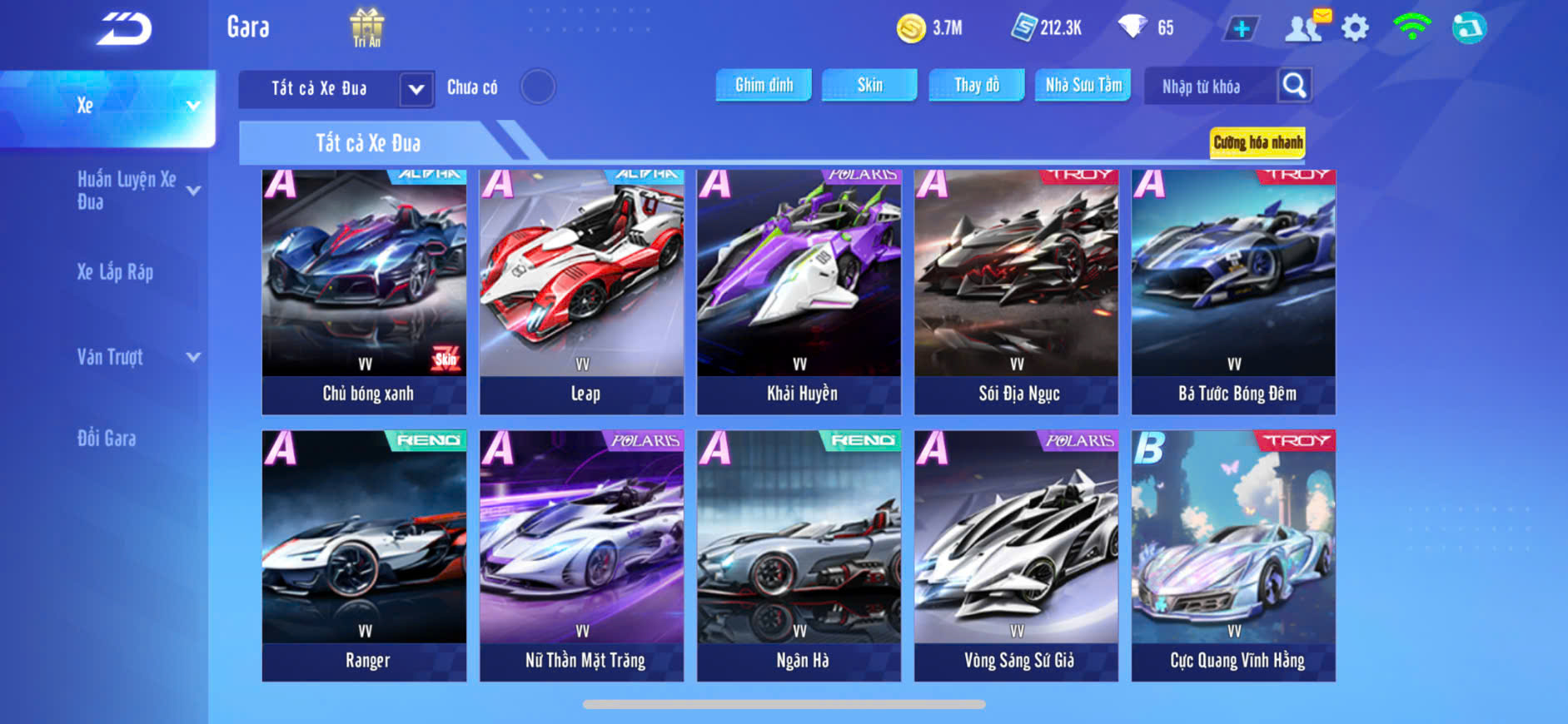The width and height of the screenshot is (1568, 724).
Task: Open Nhà Sưu Tầm collection
Action: click(1083, 85)
